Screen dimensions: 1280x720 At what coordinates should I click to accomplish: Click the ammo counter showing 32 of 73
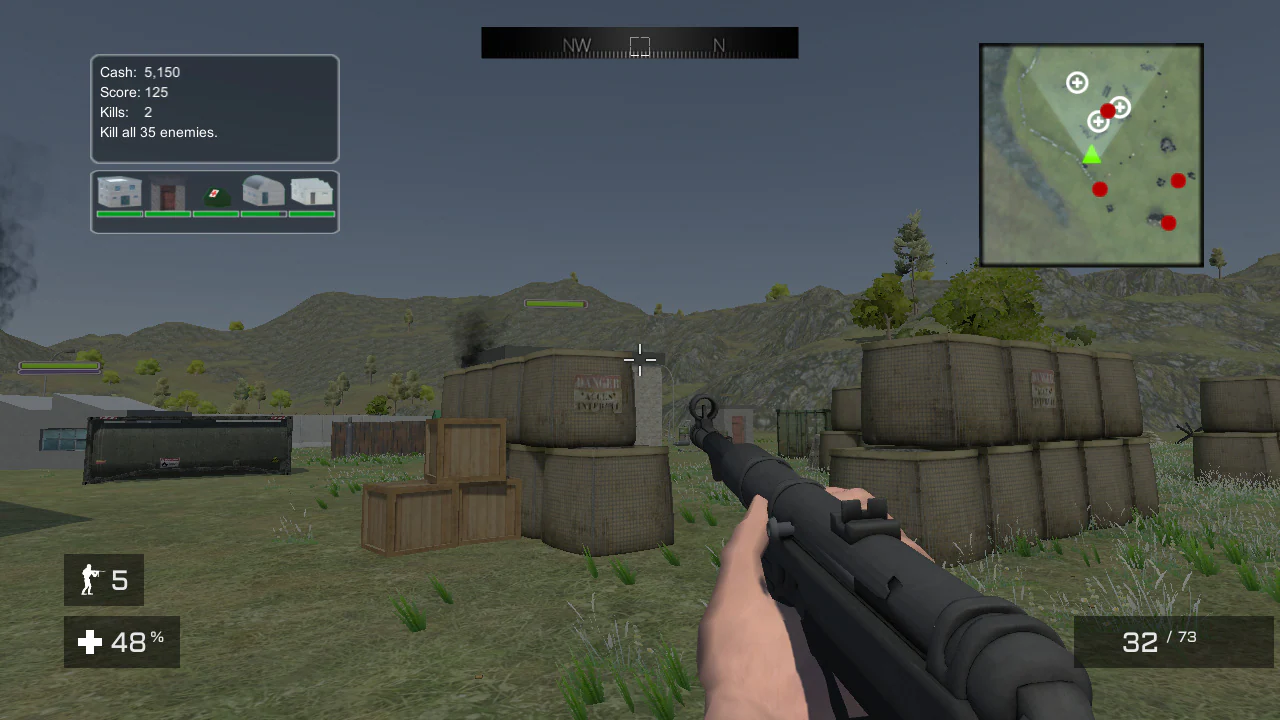1160,641
